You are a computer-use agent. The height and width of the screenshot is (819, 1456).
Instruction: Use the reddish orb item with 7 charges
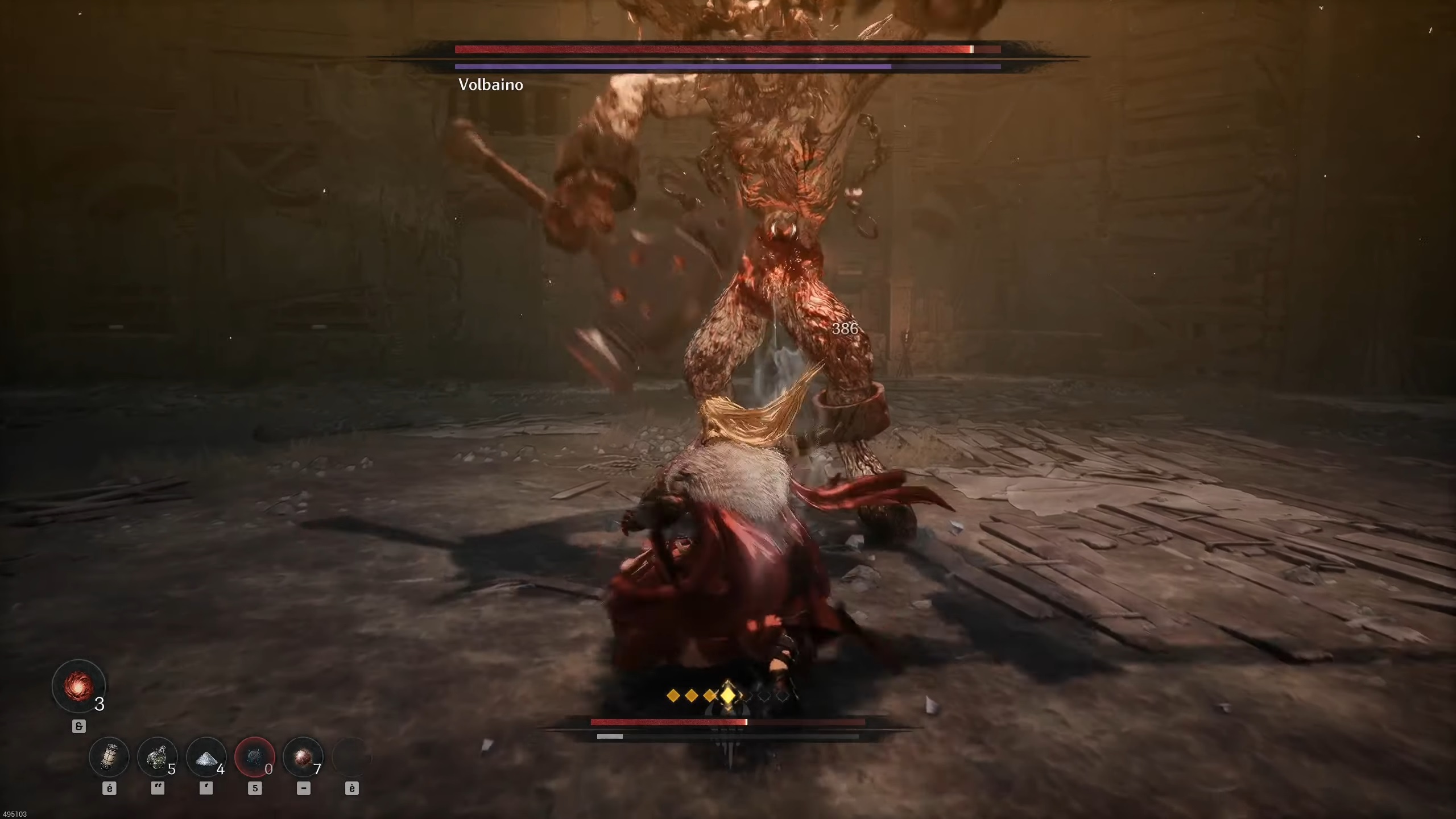coord(303,757)
